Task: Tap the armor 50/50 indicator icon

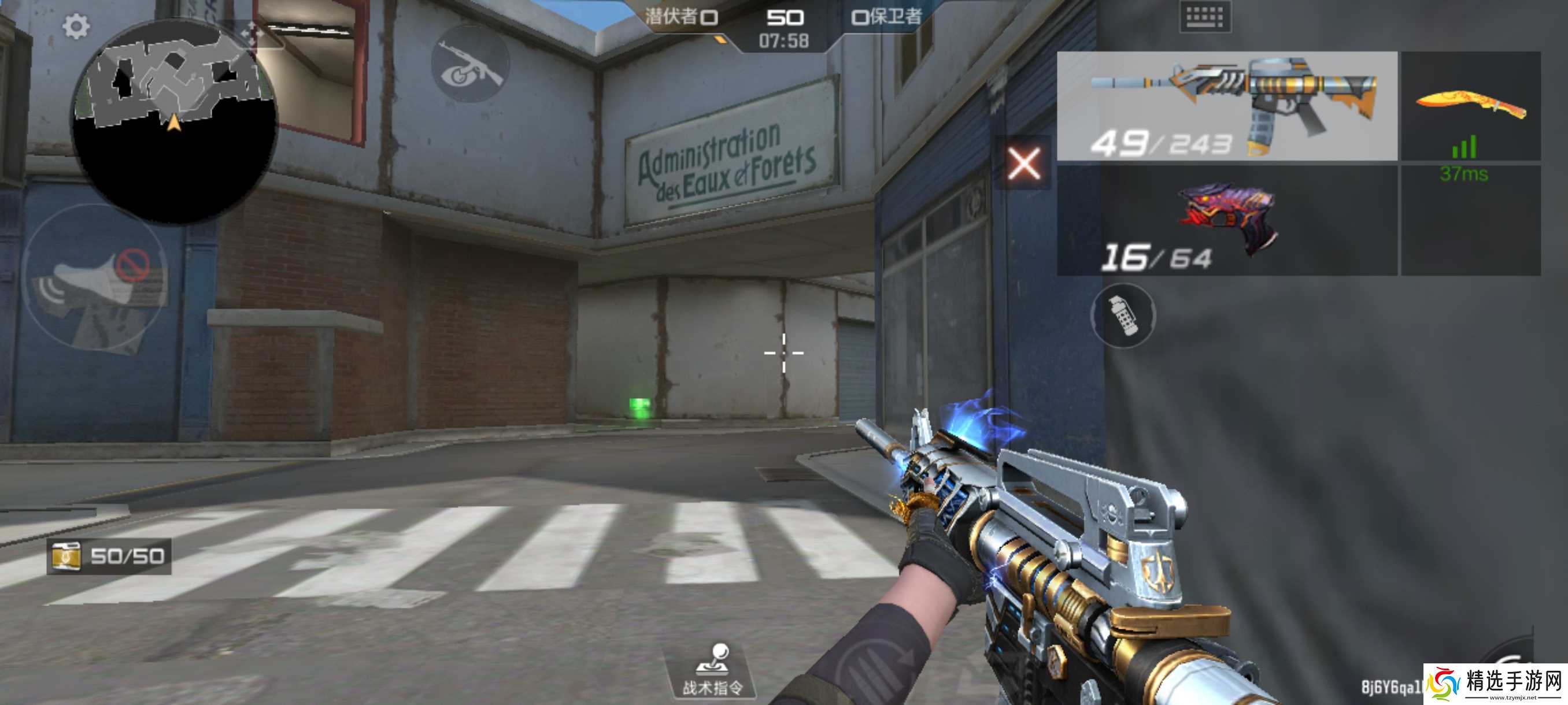Action: coord(66,556)
